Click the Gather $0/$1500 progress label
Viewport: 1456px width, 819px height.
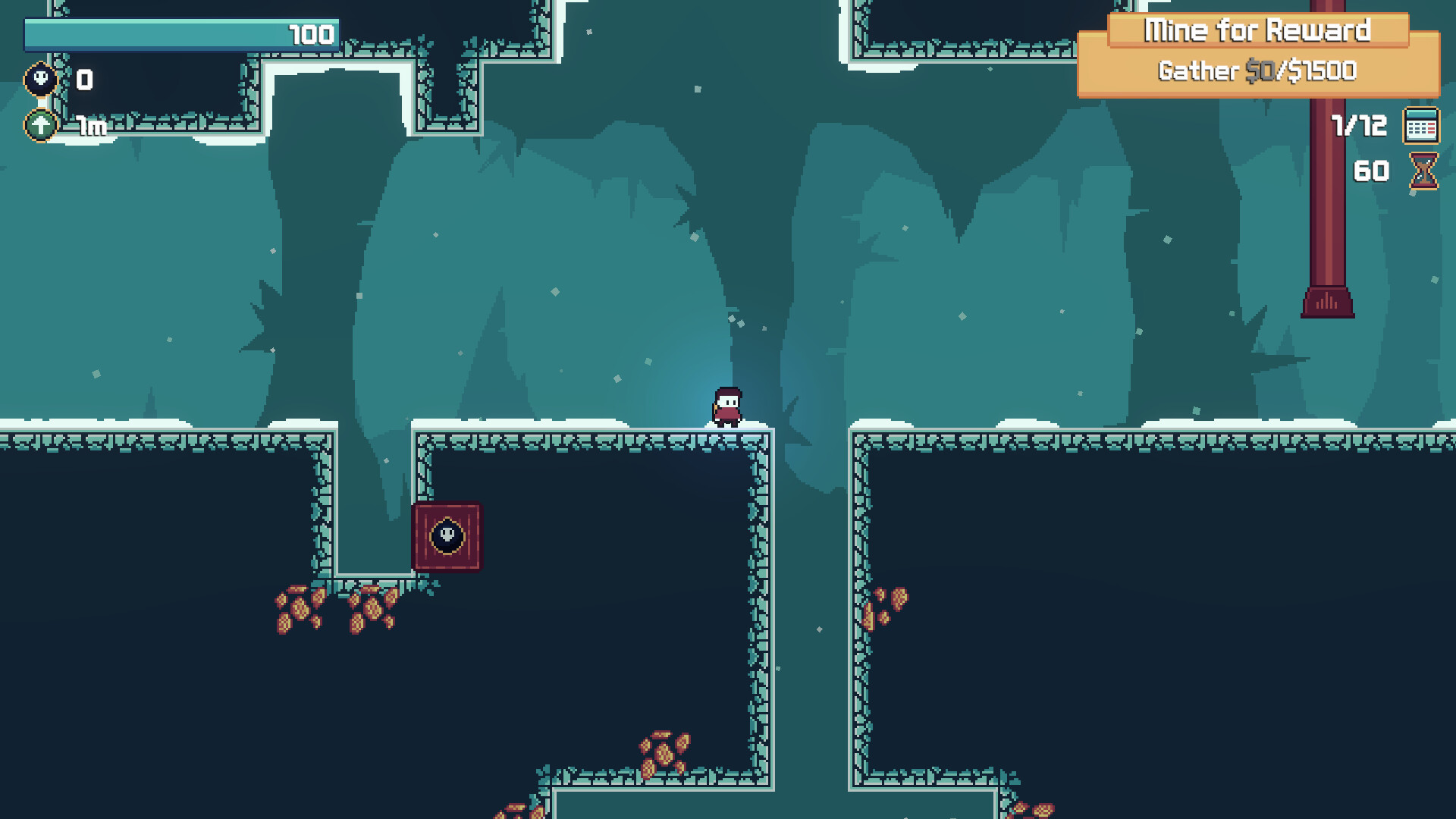click(x=1257, y=71)
